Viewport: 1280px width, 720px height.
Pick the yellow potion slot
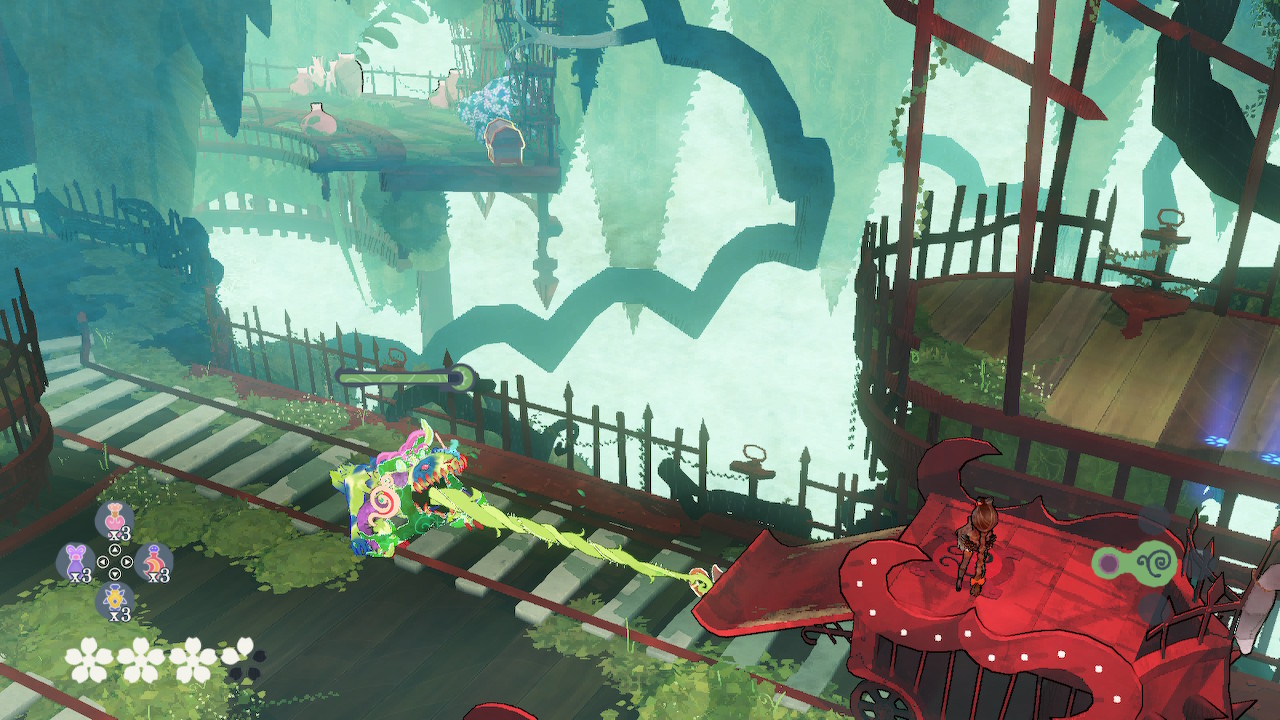115,600
